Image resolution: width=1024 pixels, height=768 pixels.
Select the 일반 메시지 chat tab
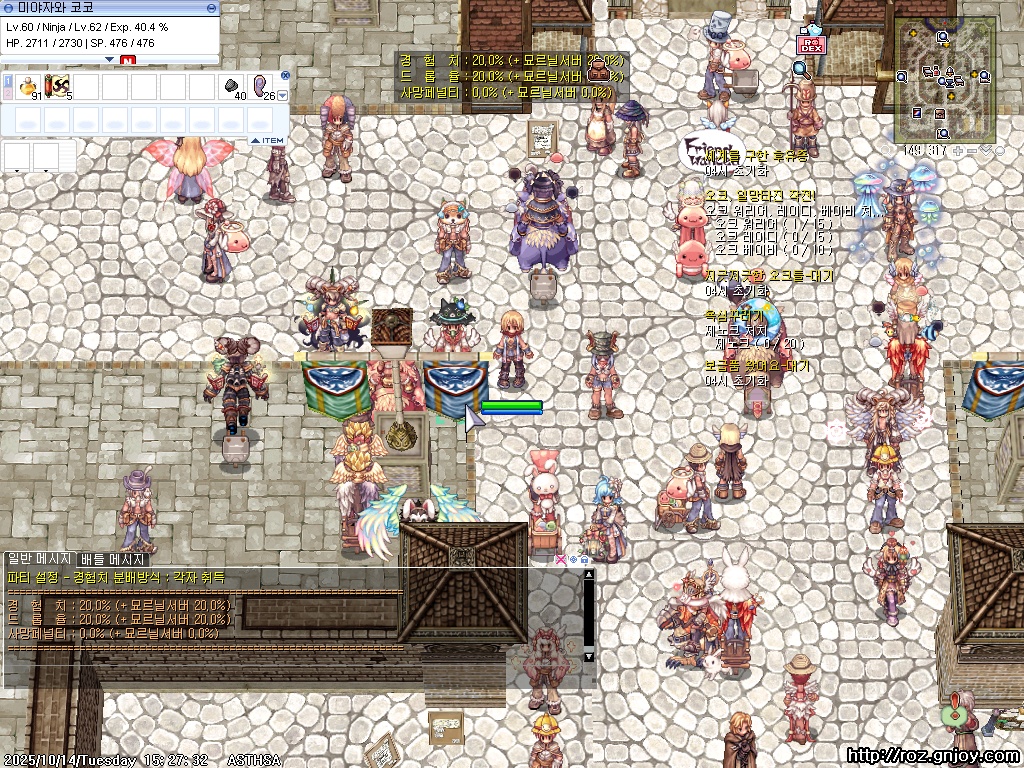pos(39,559)
